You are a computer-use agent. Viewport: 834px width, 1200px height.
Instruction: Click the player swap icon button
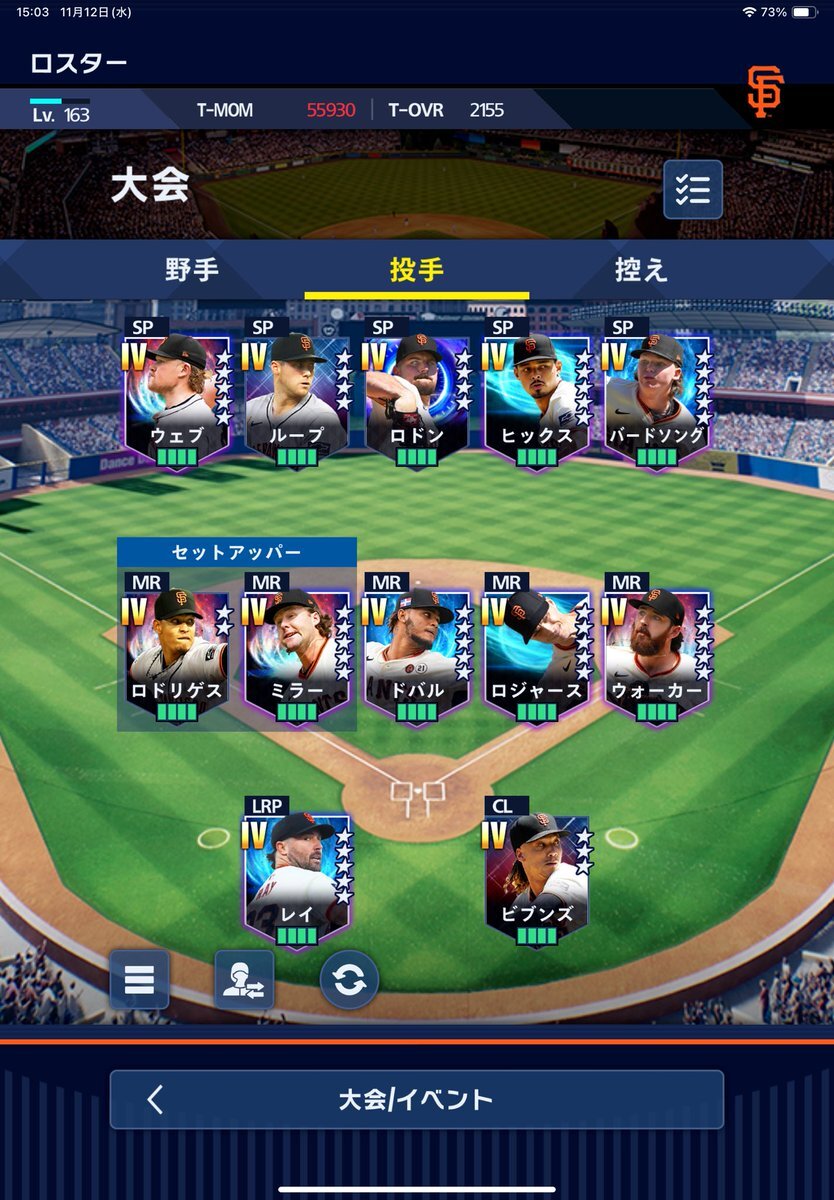tap(244, 979)
